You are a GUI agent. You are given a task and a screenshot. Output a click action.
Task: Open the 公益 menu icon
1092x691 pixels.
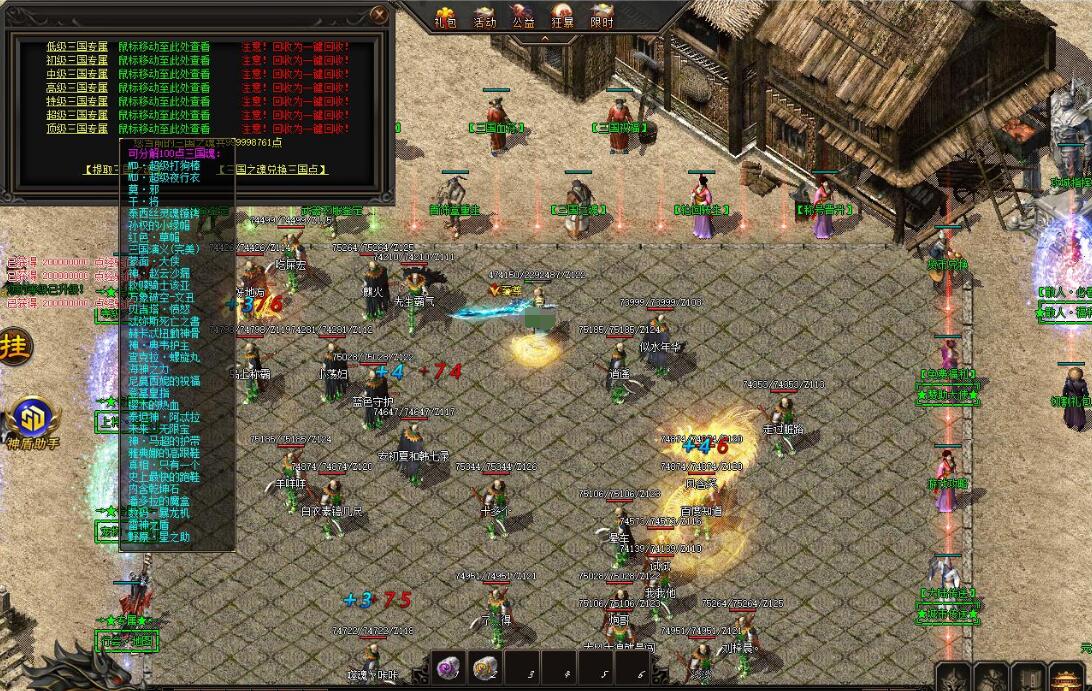coord(523,16)
